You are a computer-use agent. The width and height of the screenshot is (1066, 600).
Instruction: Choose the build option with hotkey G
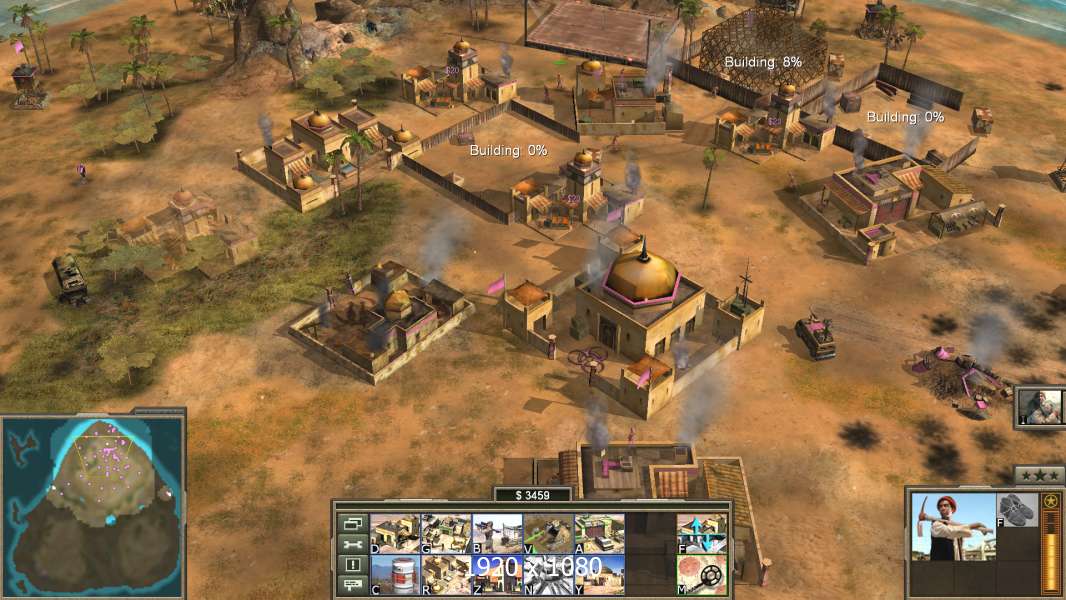(446, 533)
